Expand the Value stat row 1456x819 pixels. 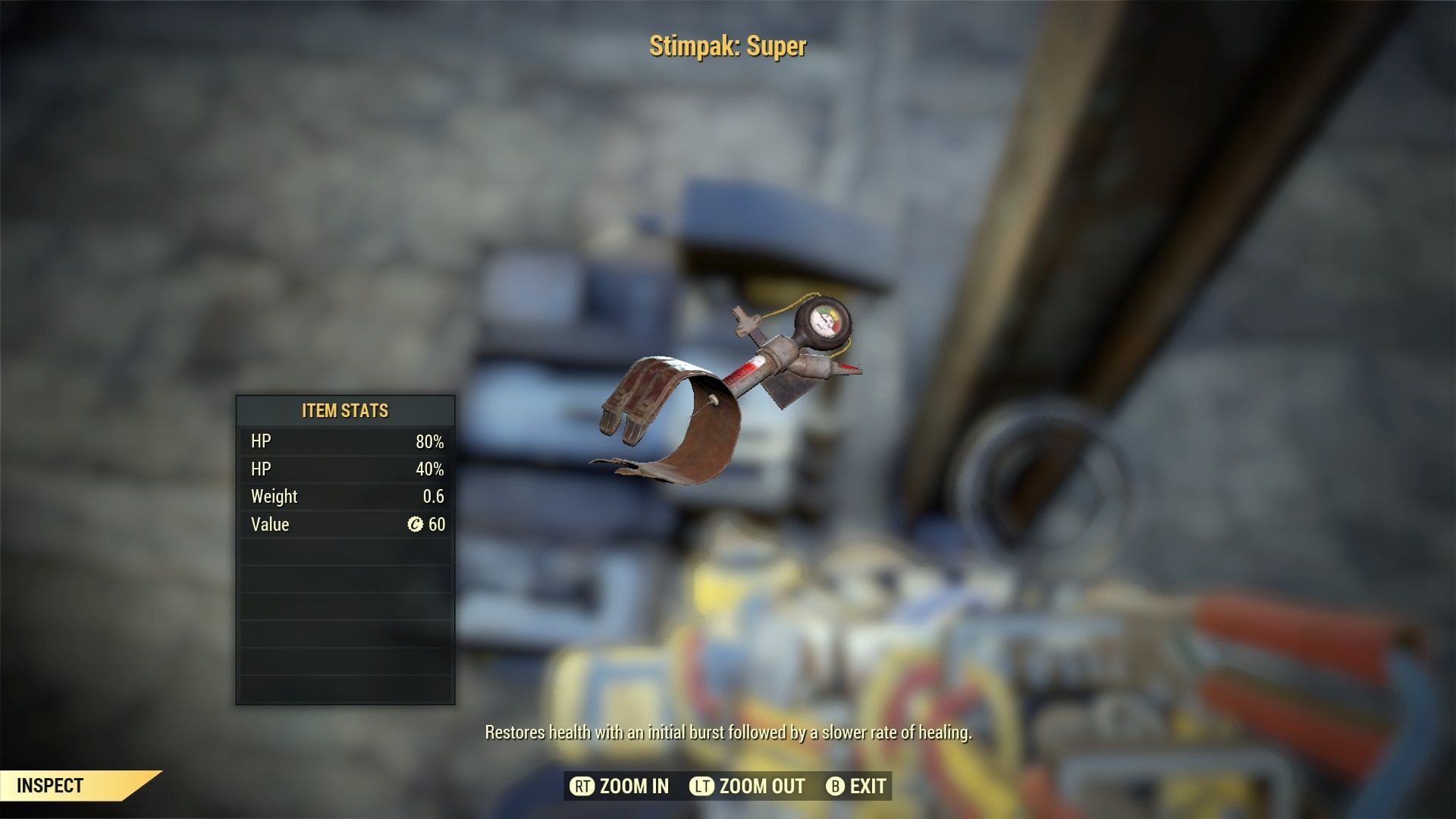coord(345,524)
